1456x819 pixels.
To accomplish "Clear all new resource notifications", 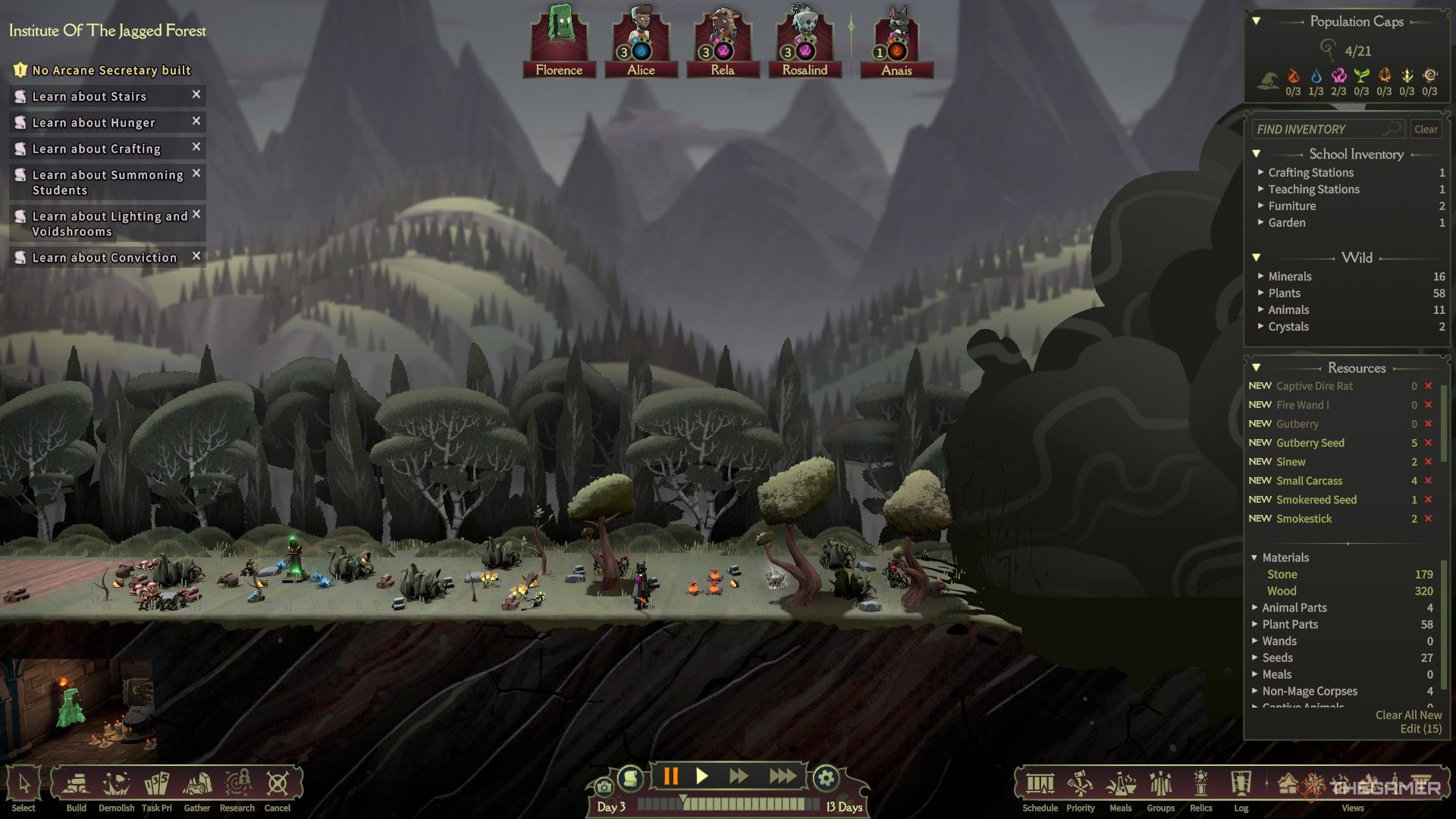I will (x=1408, y=715).
